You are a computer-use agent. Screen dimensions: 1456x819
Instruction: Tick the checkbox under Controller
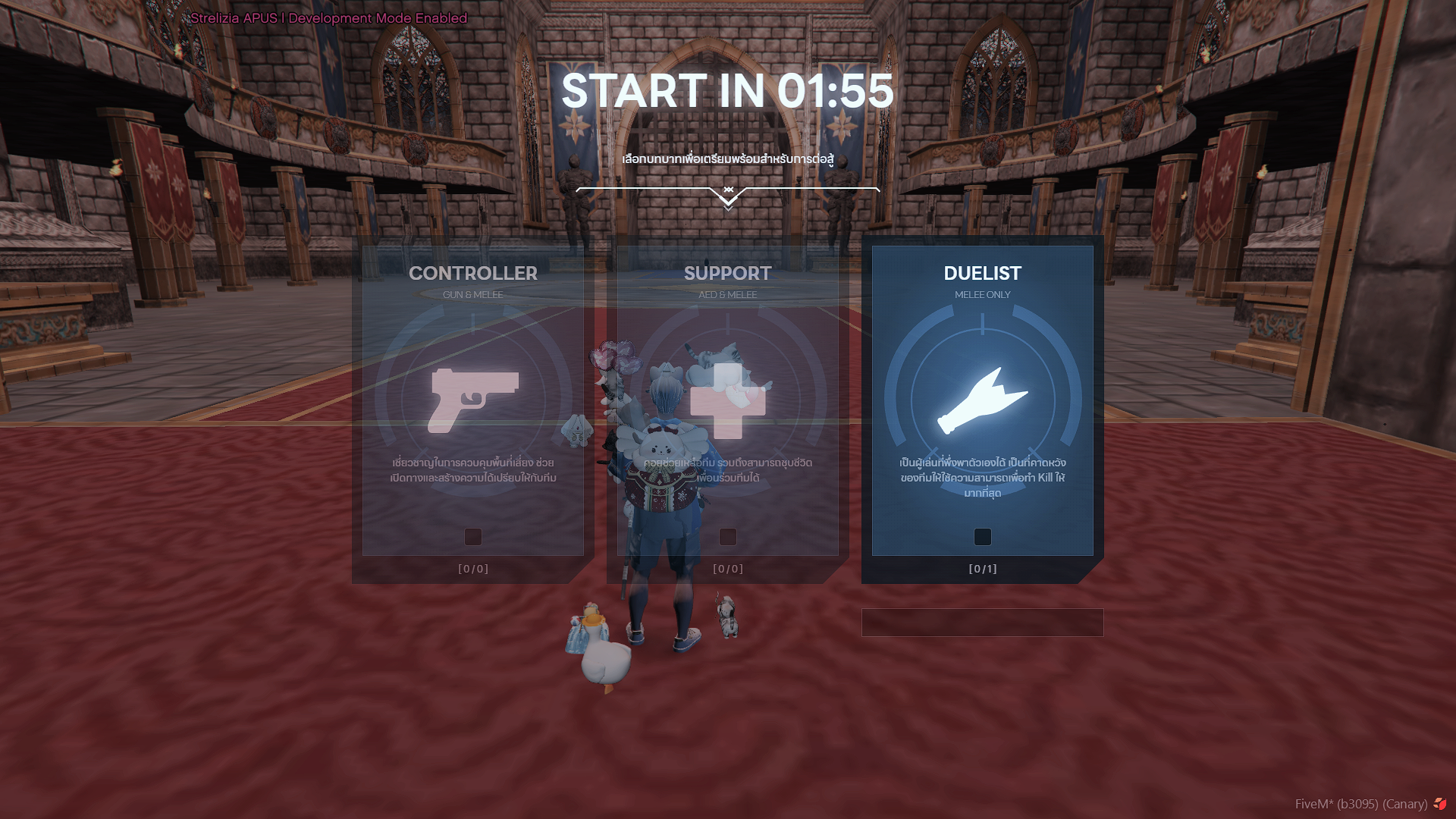coord(472,537)
